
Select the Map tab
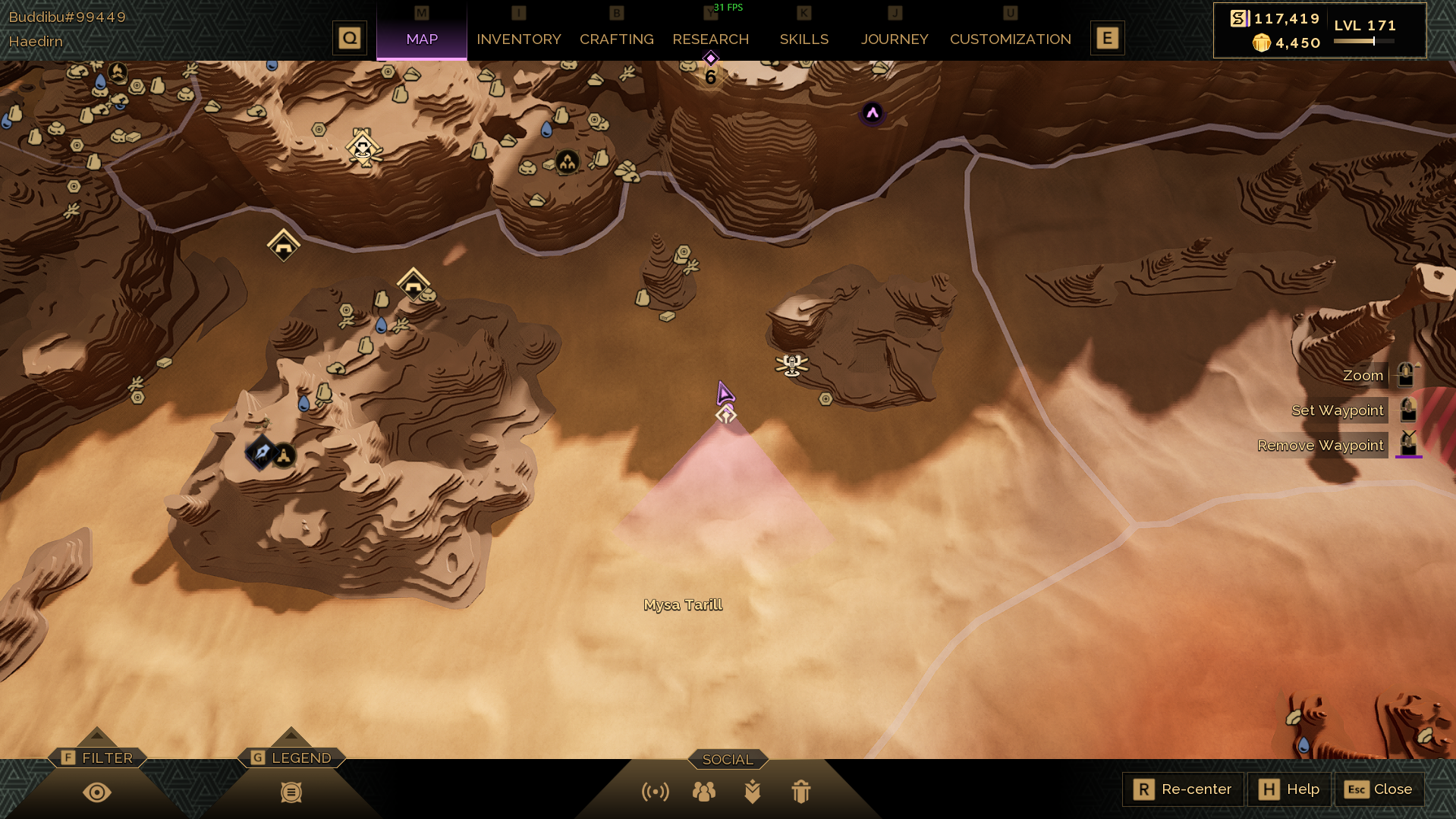coord(422,39)
